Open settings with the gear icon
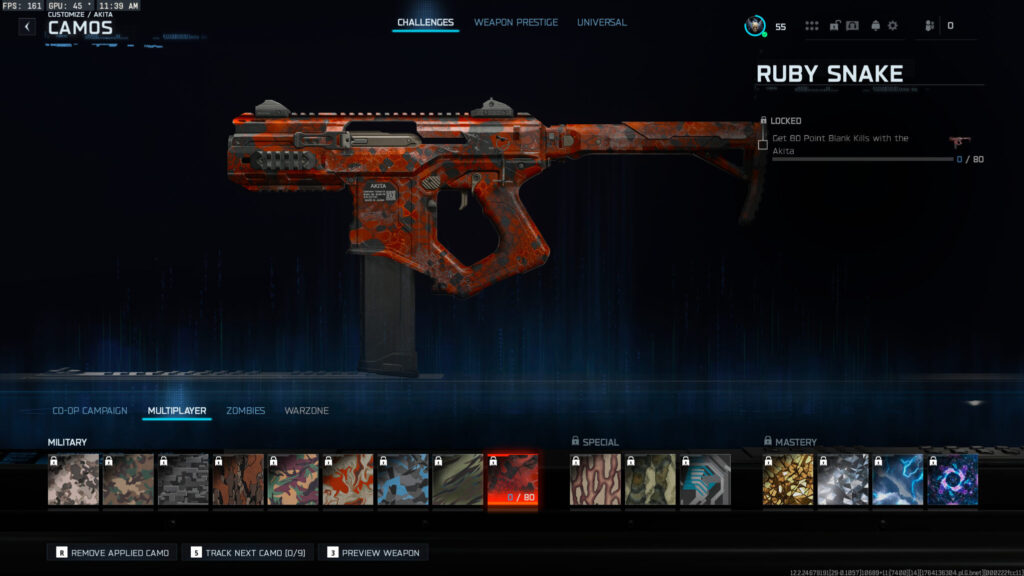This screenshot has width=1024, height=576. tap(893, 26)
